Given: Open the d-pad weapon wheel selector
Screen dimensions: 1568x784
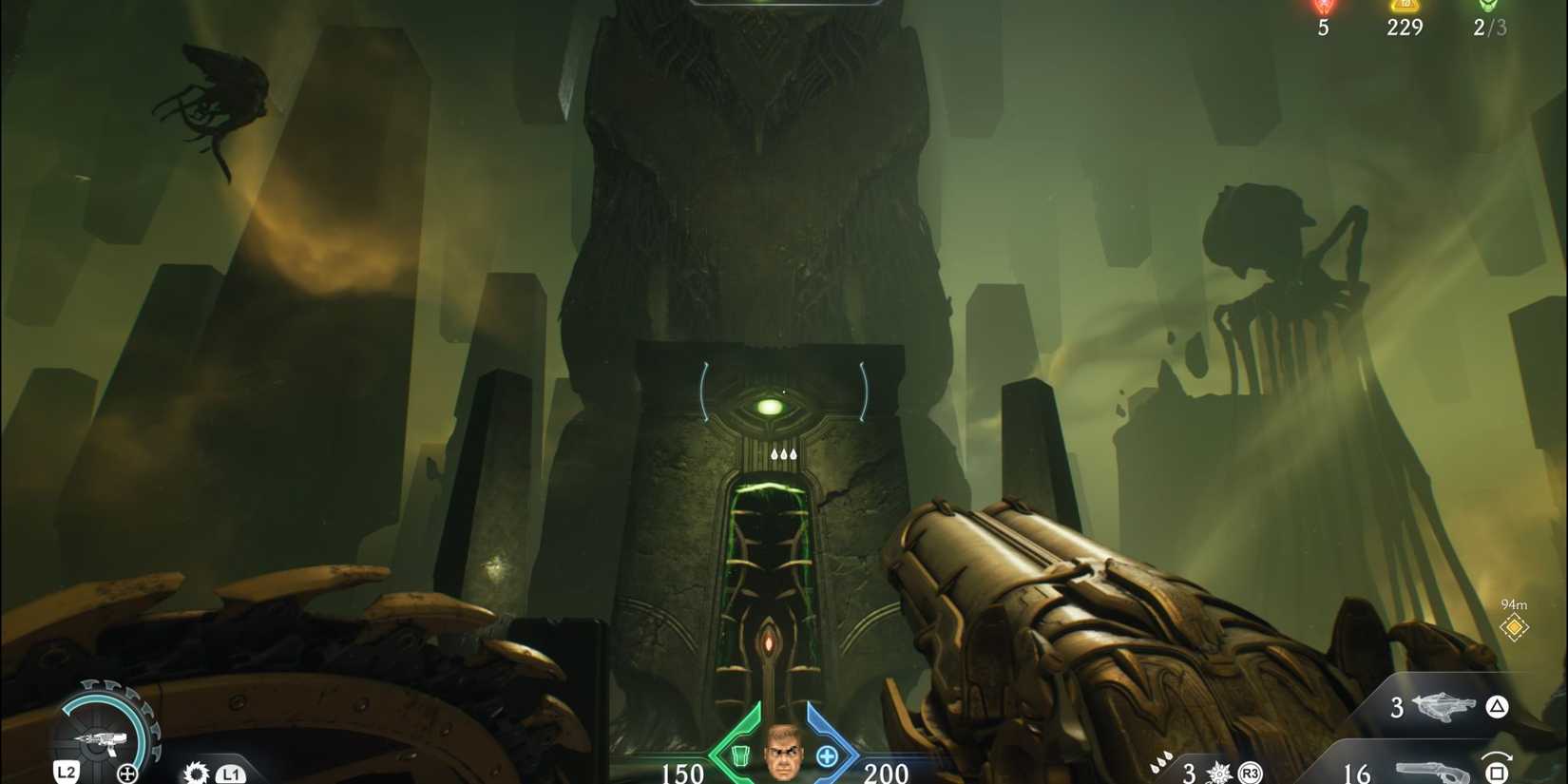Looking at the screenshot, I should [128, 772].
